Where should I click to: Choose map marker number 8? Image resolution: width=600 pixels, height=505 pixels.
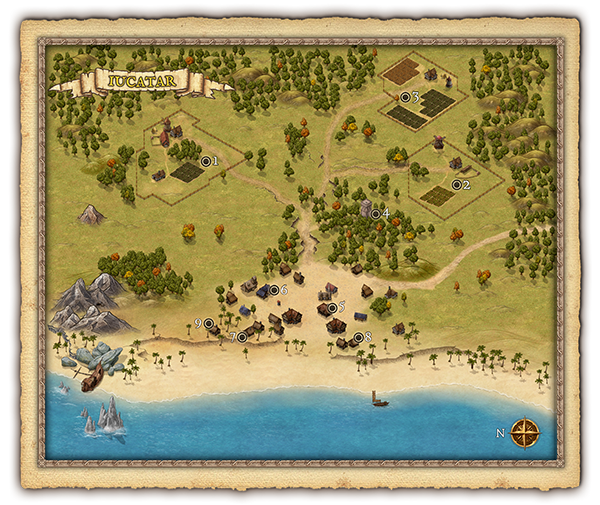358,337
